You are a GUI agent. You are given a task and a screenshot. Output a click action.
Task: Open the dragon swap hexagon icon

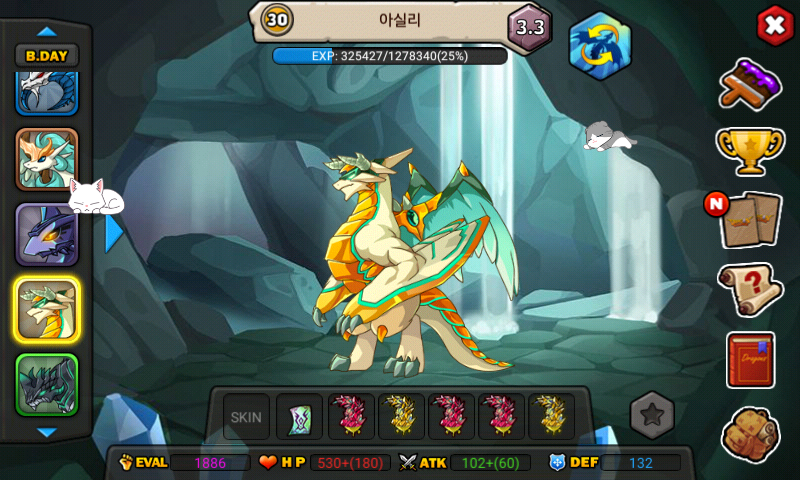click(x=600, y=45)
